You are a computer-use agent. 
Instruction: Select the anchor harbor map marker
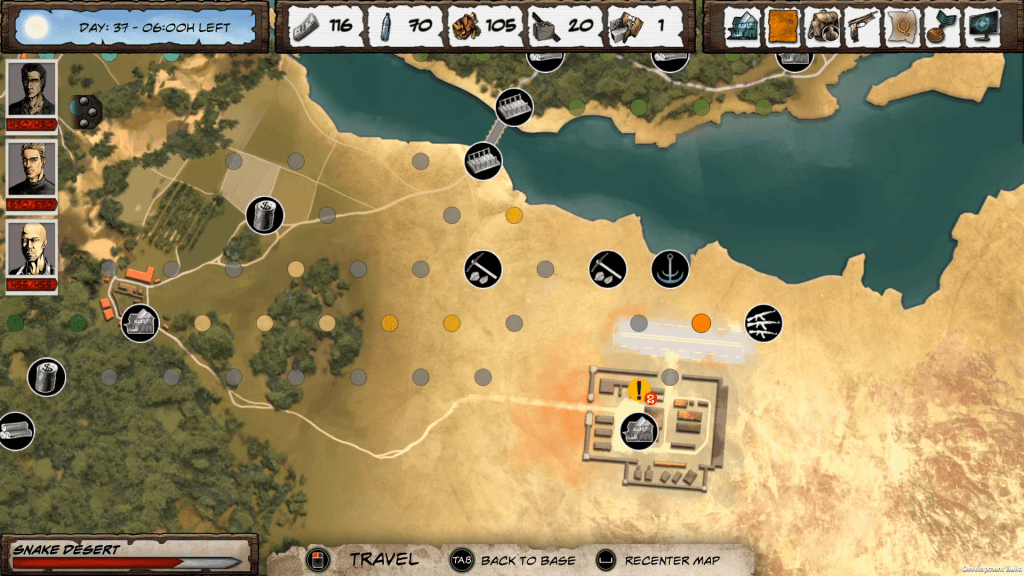(x=669, y=268)
